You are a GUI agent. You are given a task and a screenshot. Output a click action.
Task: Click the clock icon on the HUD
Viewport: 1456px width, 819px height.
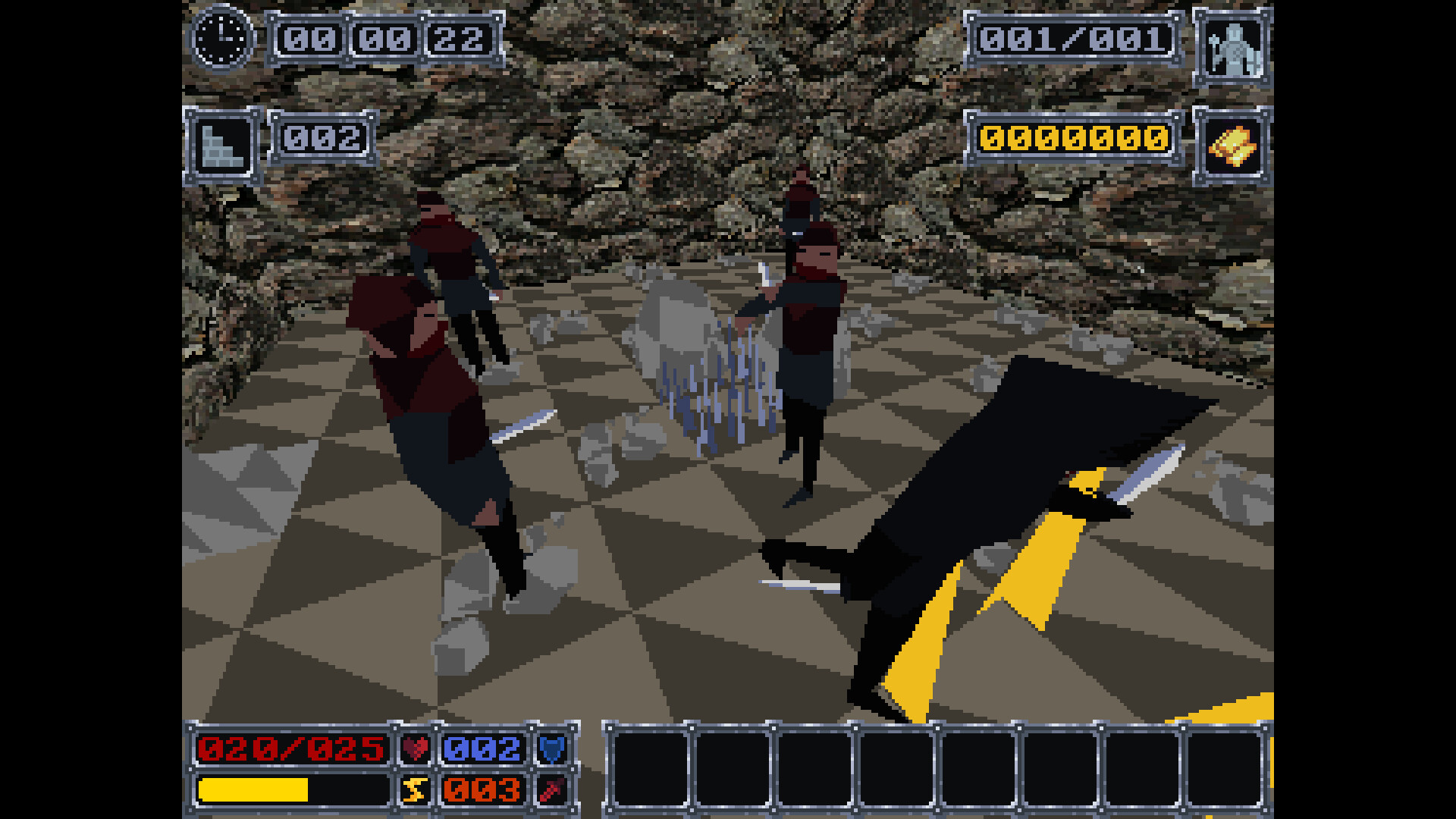tap(221, 39)
